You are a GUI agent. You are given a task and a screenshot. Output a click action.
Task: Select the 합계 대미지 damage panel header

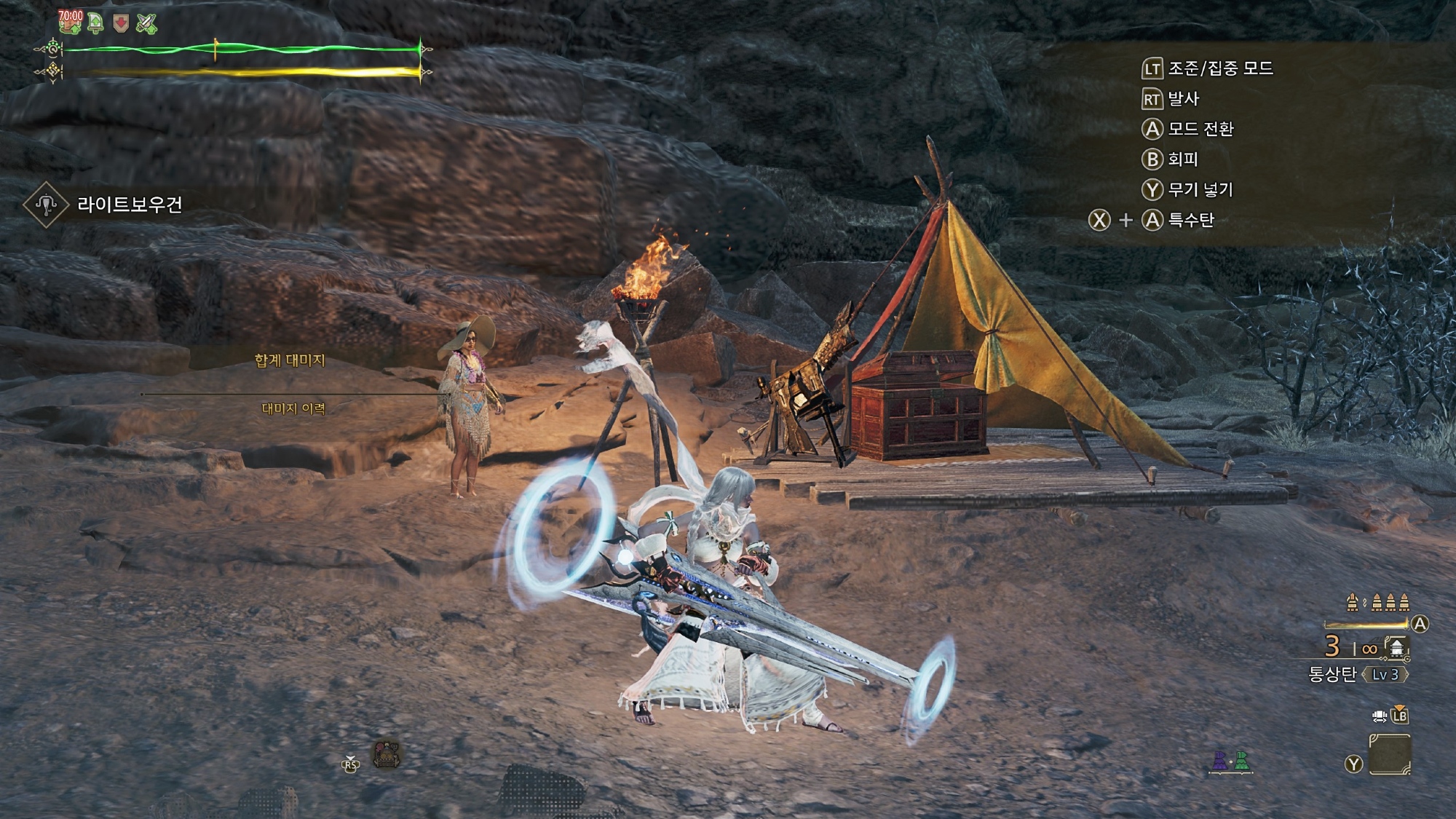click(290, 360)
